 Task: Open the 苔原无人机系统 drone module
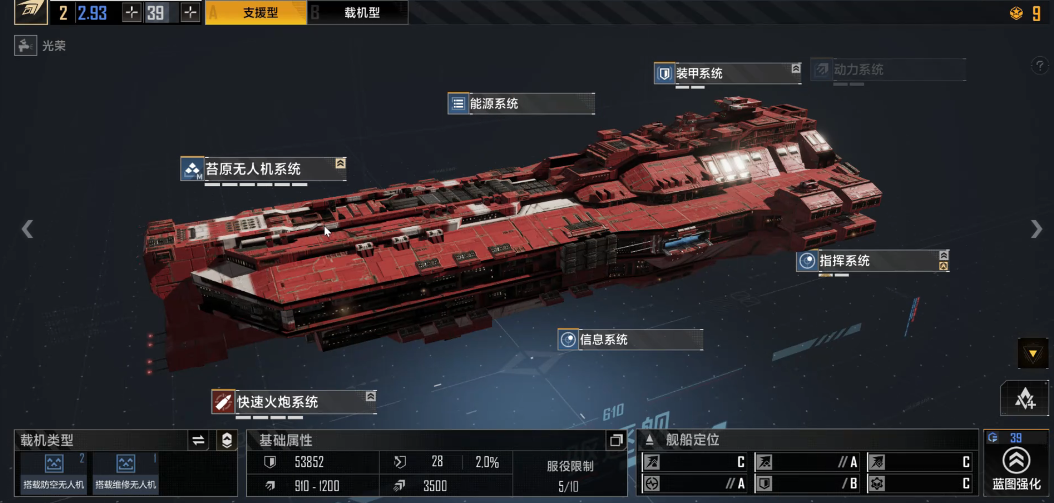pyautogui.click(x=263, y=168)
